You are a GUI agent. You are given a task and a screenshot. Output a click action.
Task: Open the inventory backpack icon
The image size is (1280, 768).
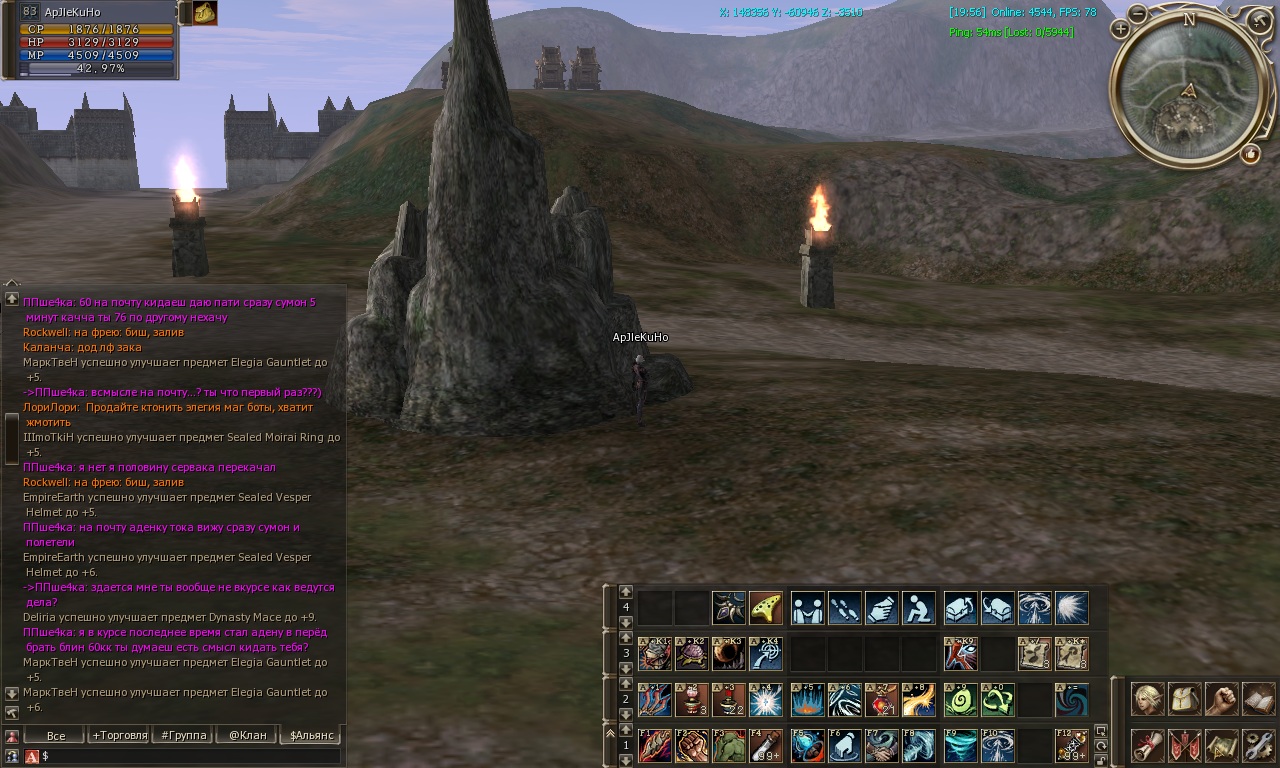click(x=1184, y=699)
